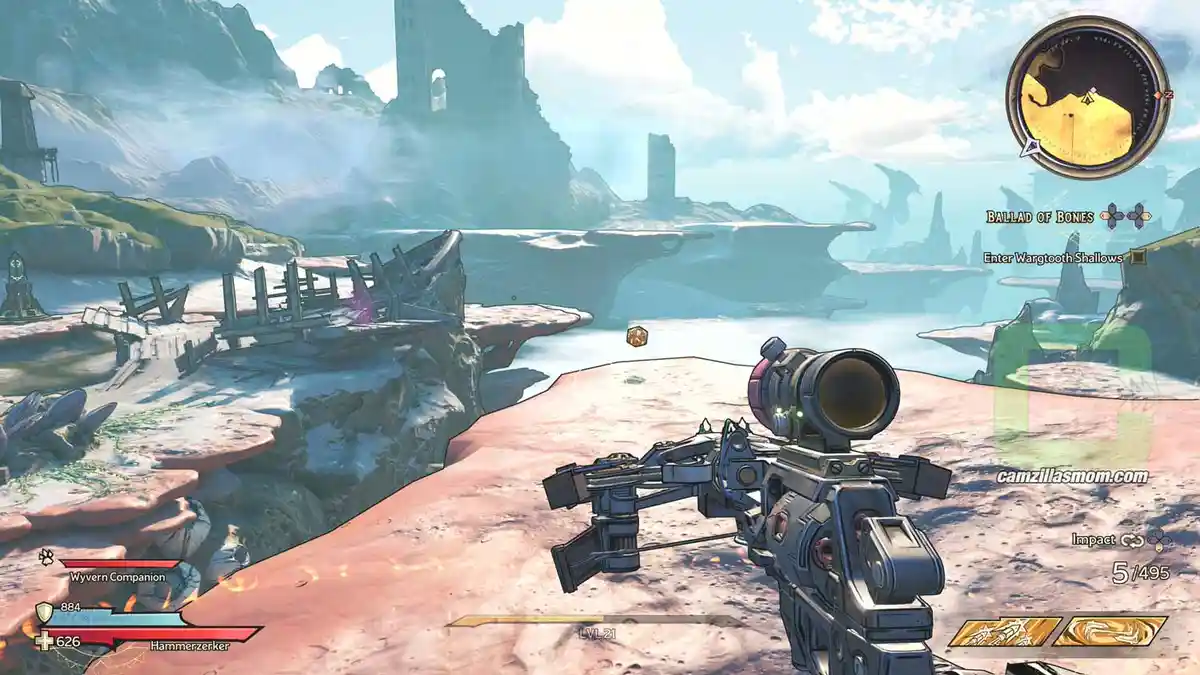Activate the golden swirl spell icon
The height and width of the screenshot is (675, 1200).
point(1109,631)
